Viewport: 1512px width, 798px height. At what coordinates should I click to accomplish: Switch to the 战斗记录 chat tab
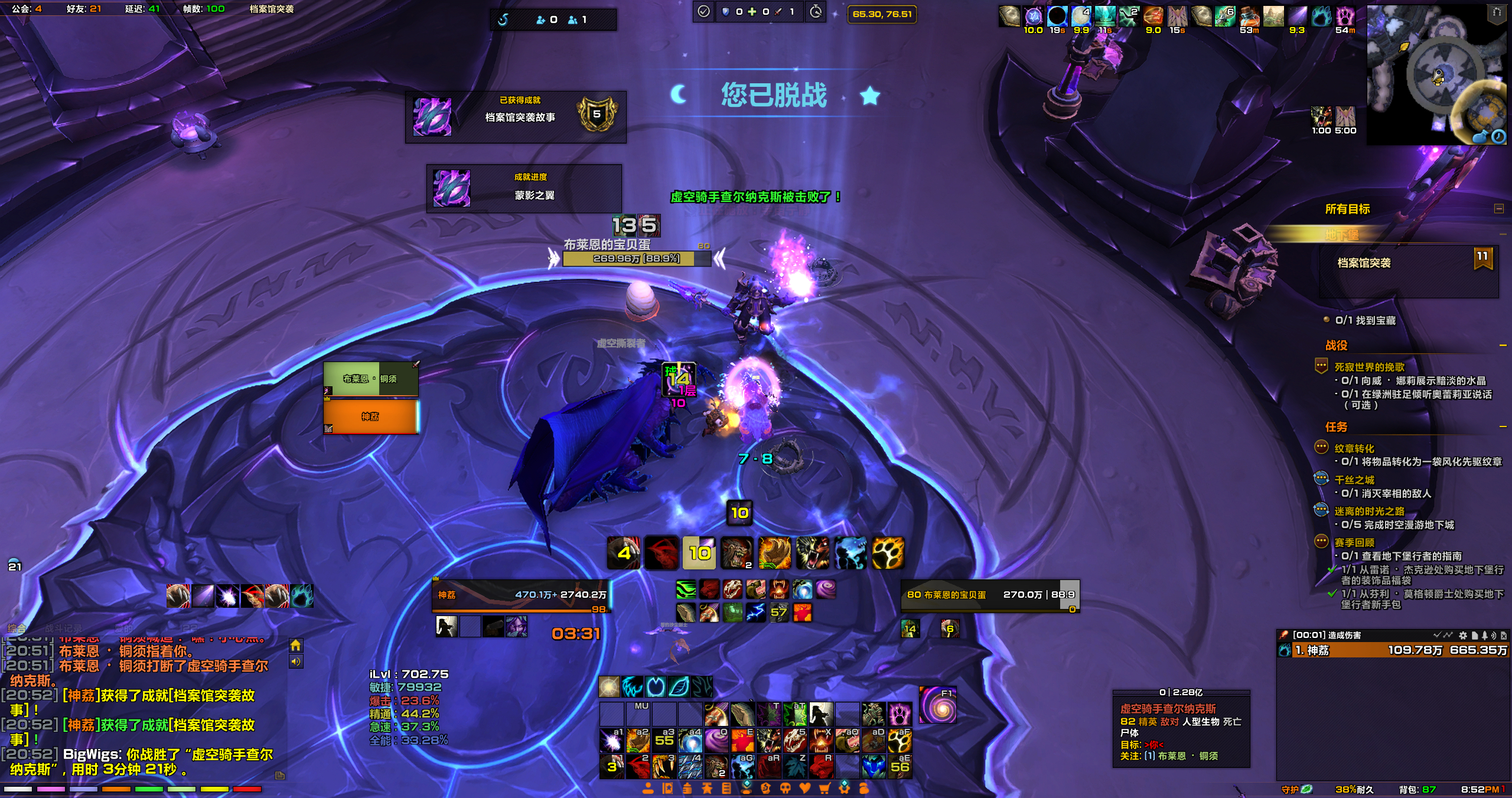point(64,628)
